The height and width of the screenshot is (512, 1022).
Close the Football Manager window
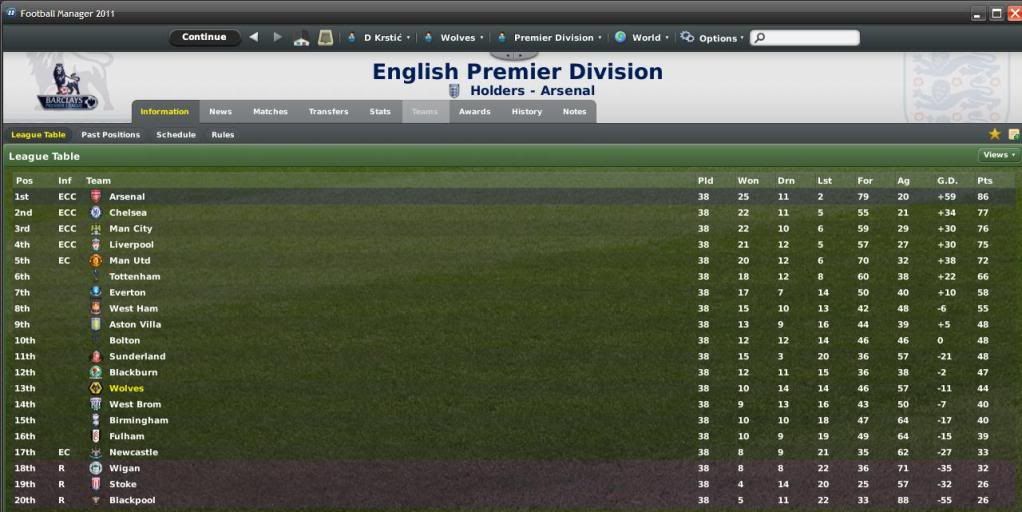(x=1013, y=13)
